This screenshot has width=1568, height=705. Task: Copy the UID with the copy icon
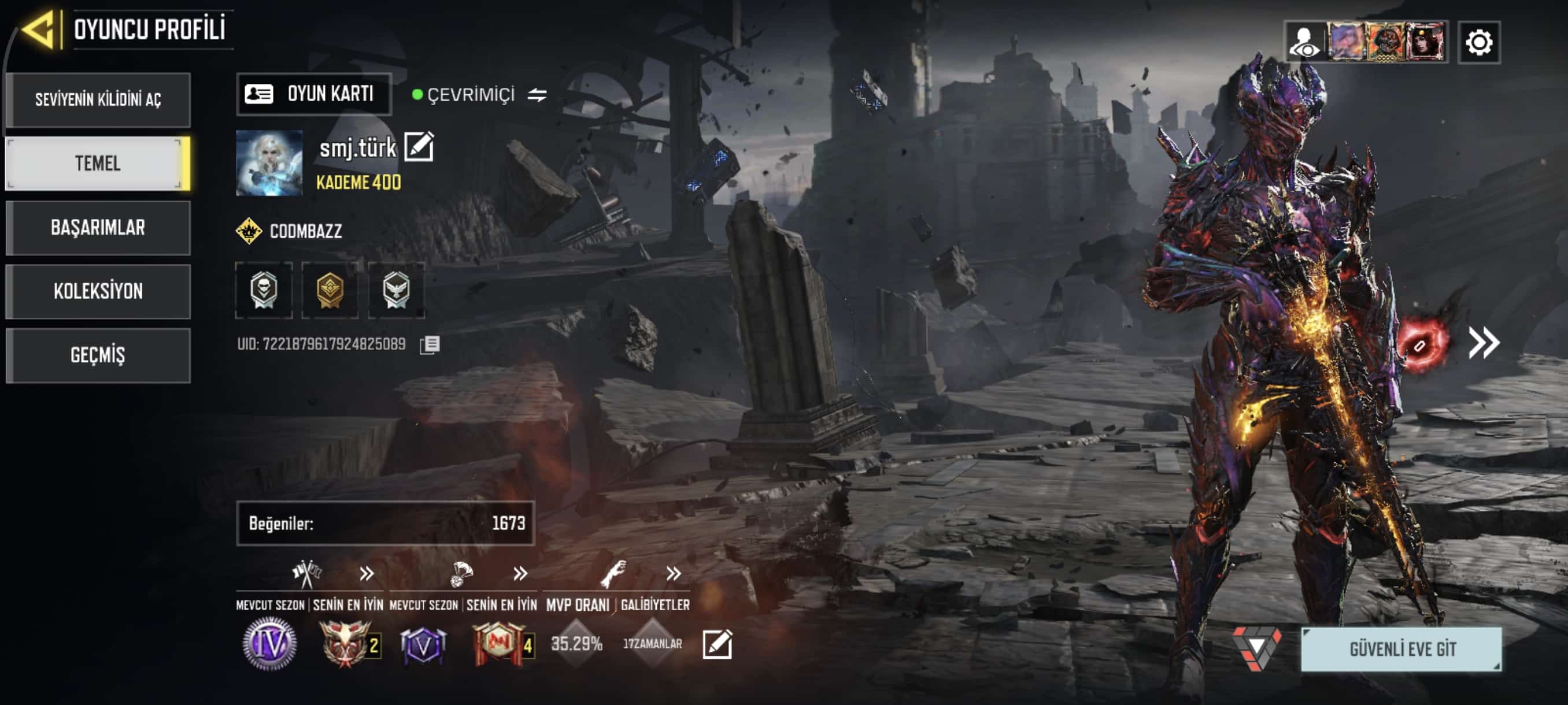[430, 345]
